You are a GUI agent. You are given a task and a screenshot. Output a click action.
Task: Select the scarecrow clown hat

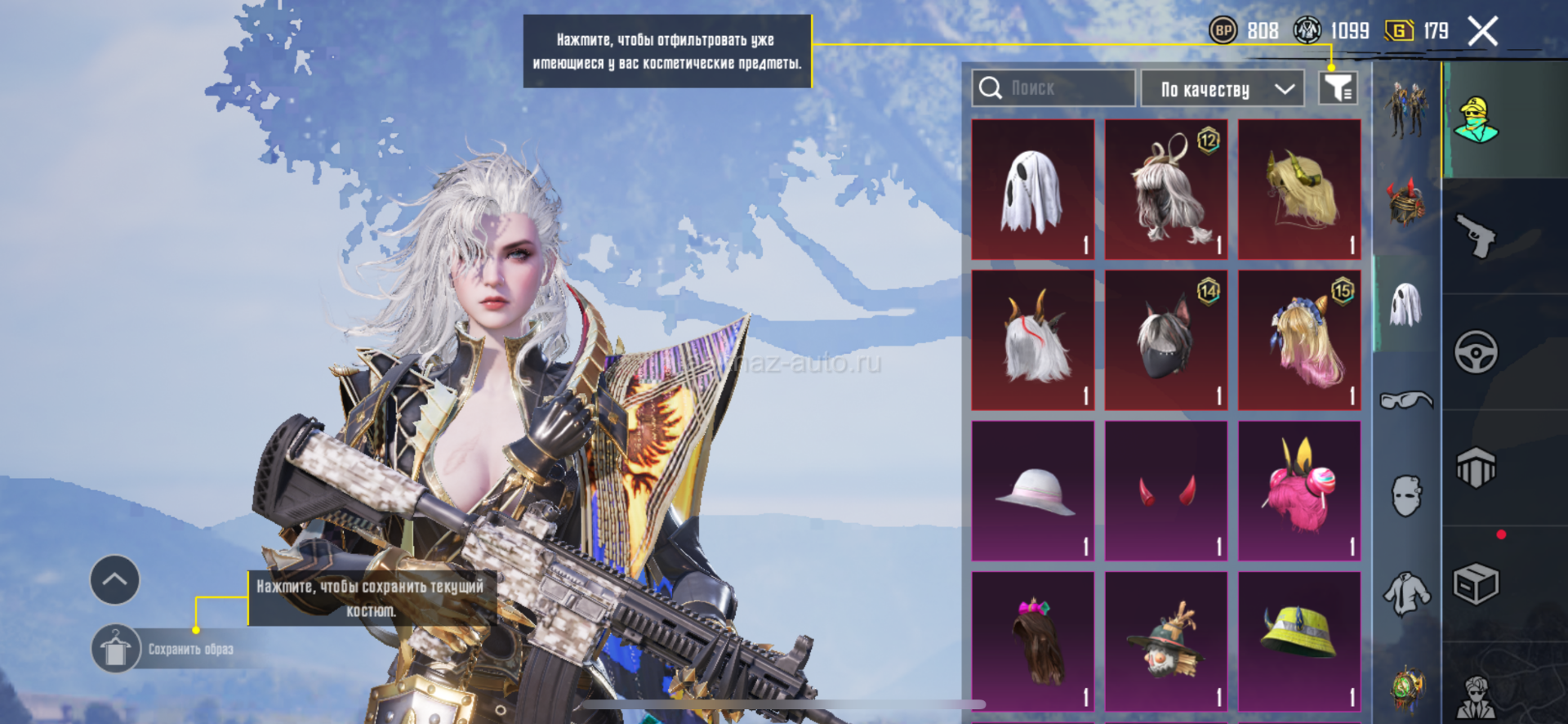tap(1166, 641)
